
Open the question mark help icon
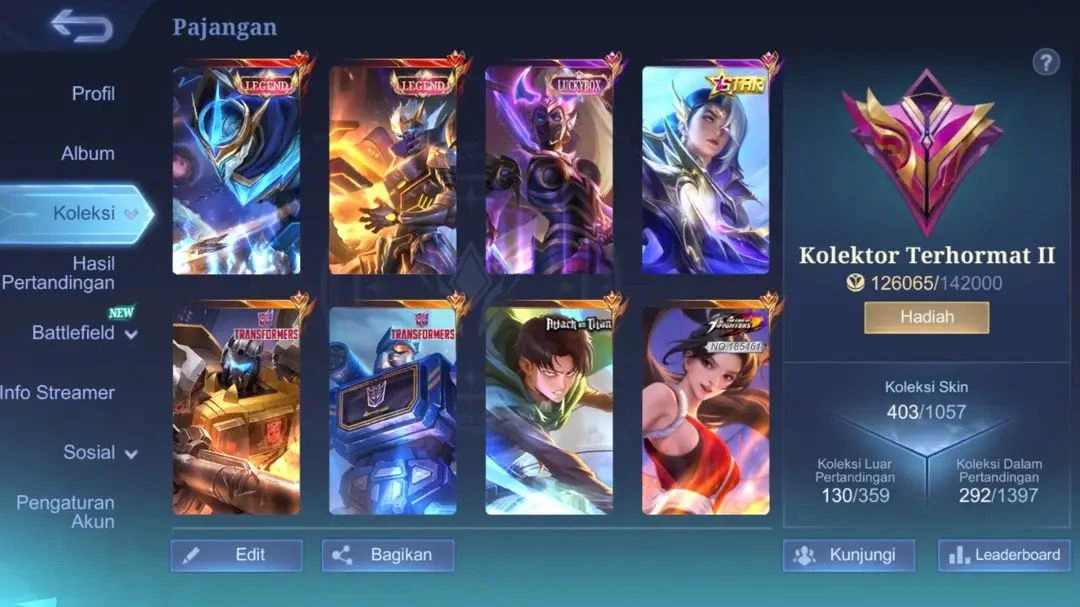point(1046,63)
